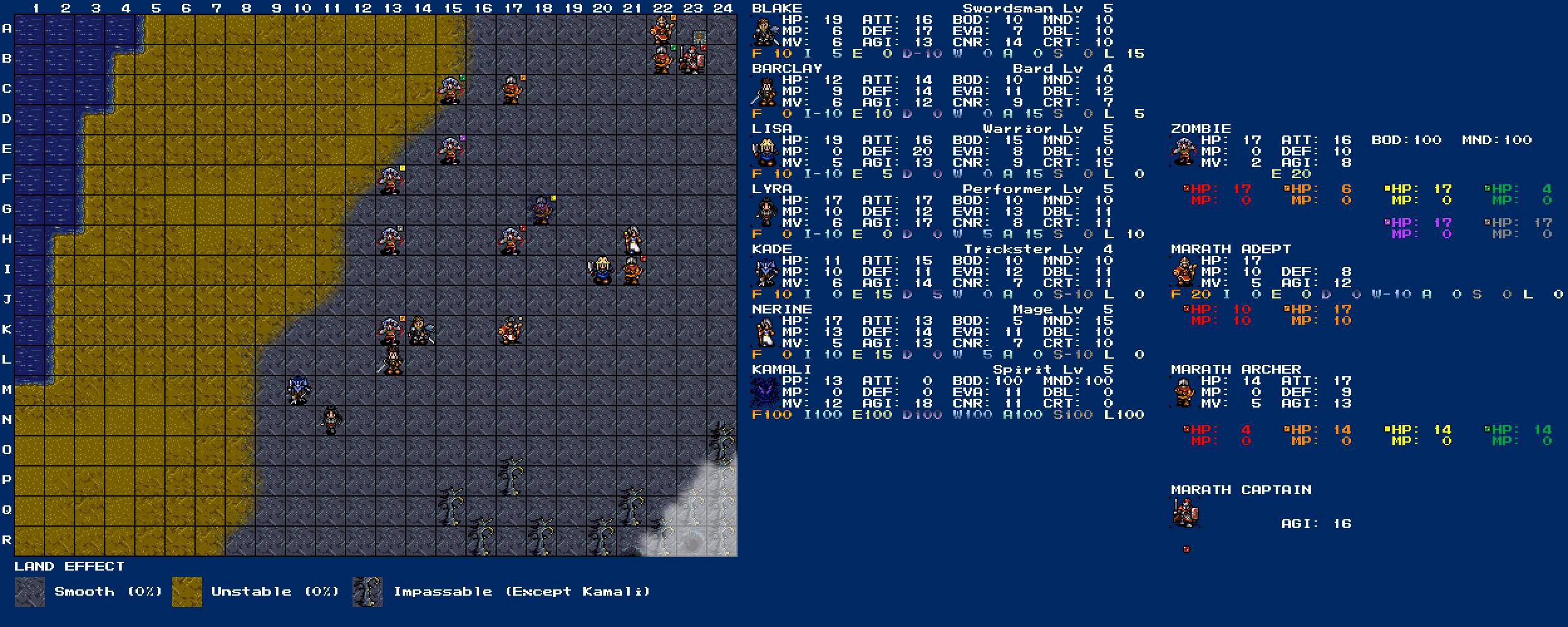This screenshot has height=627, width=1568.
Task: Choose Kamali the Spirit's portrait
Action: [765, 393]
